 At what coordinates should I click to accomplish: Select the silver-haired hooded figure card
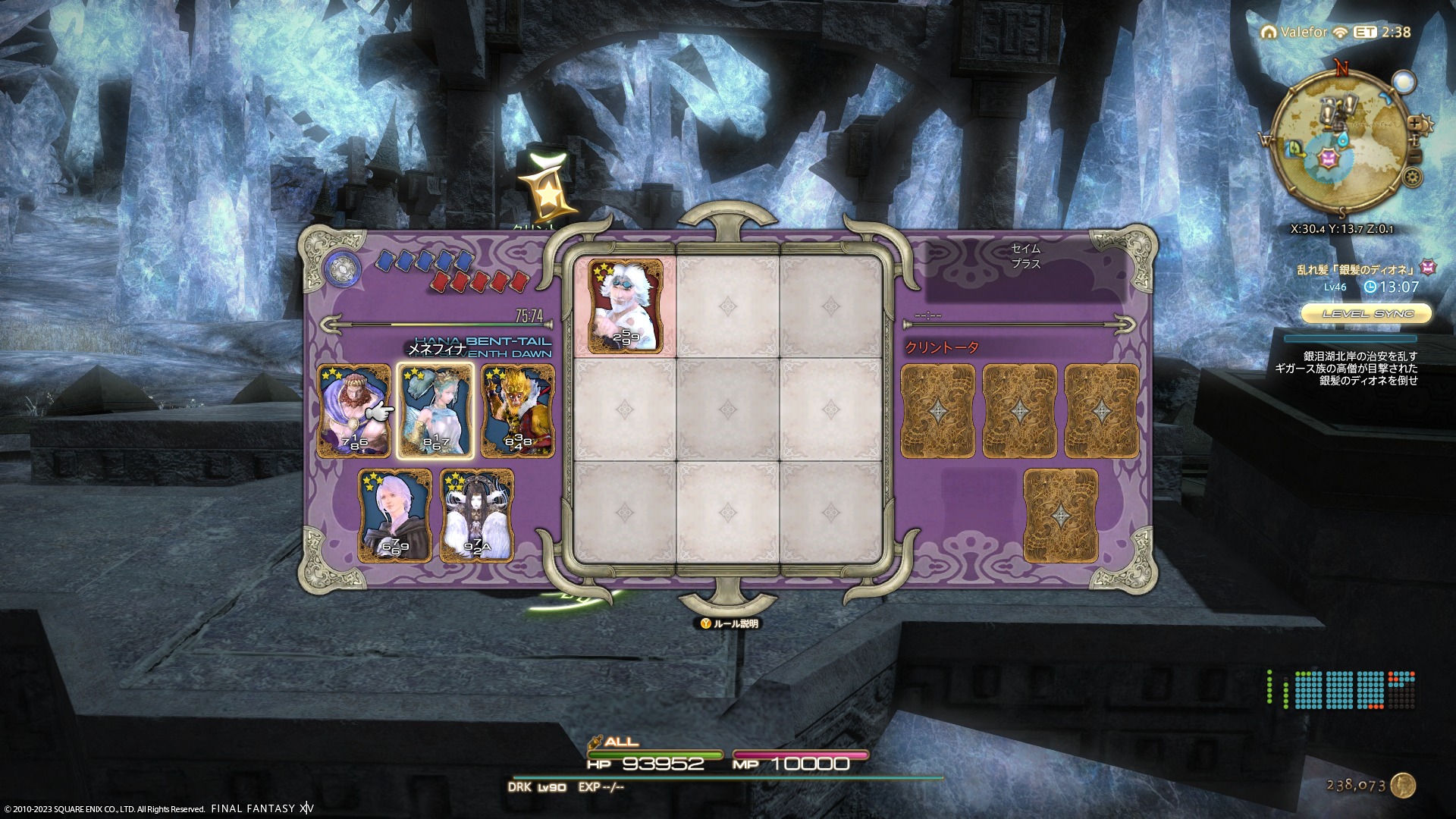pyautogui.click(x=395, y=516)
